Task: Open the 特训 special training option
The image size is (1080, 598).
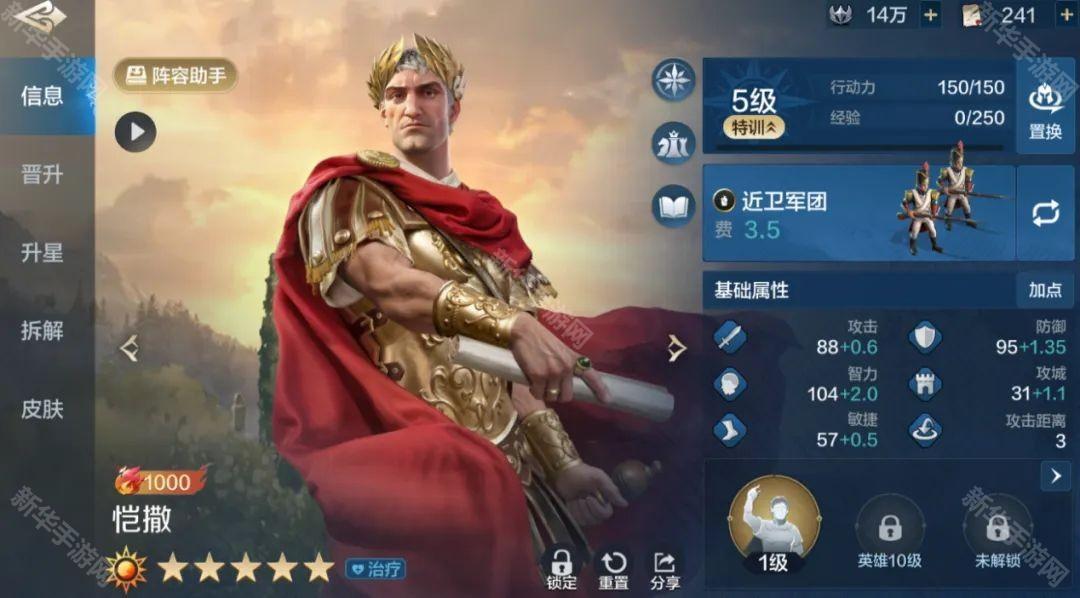Action: [754, 127]
